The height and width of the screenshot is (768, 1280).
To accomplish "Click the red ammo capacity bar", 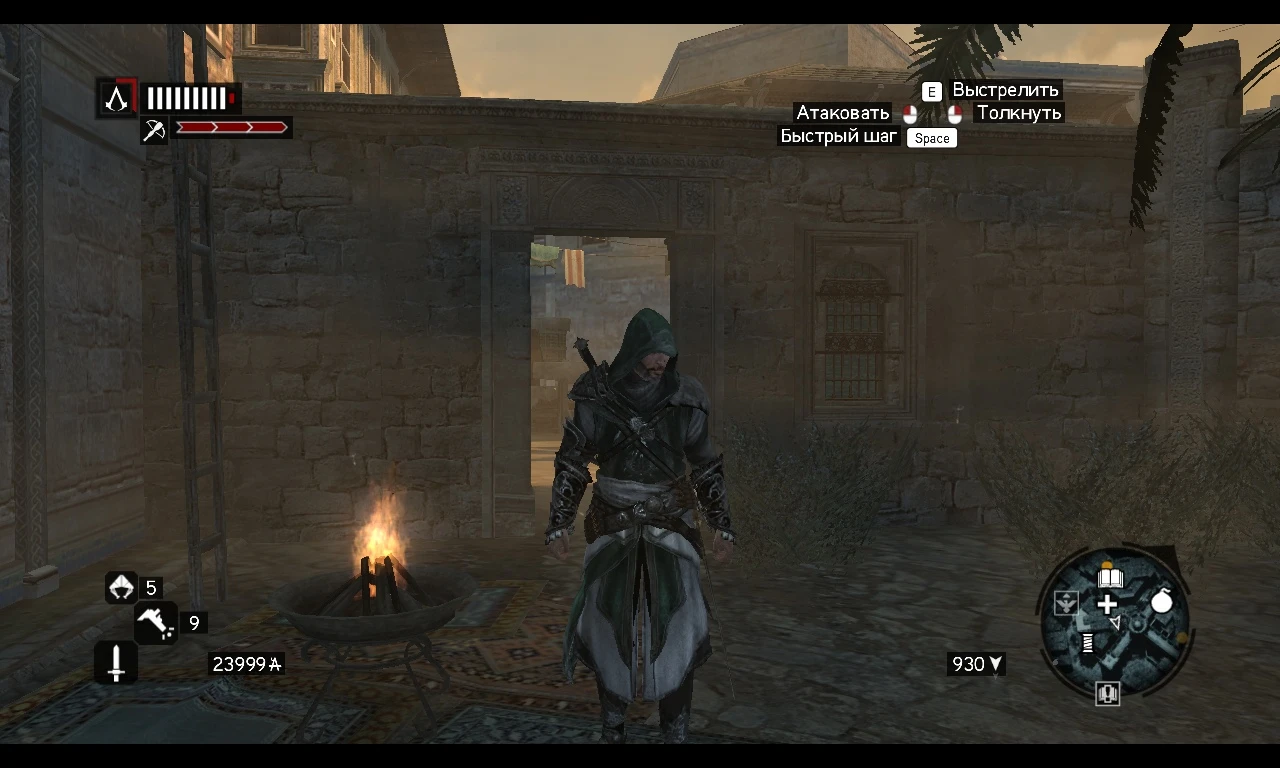I will [230, 127].
